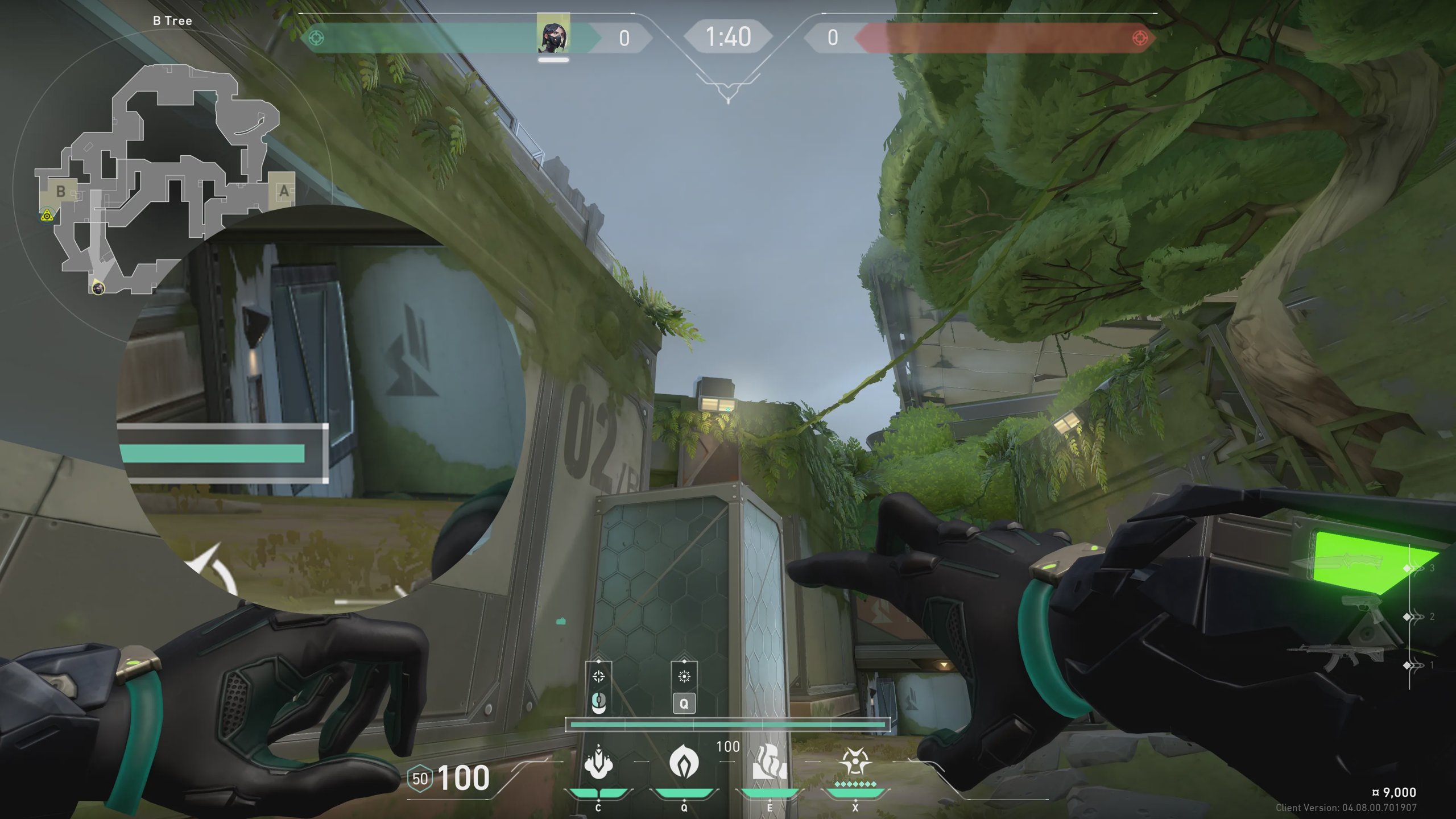Click the red team emblem in the scoreboard

pos(1140,38)
